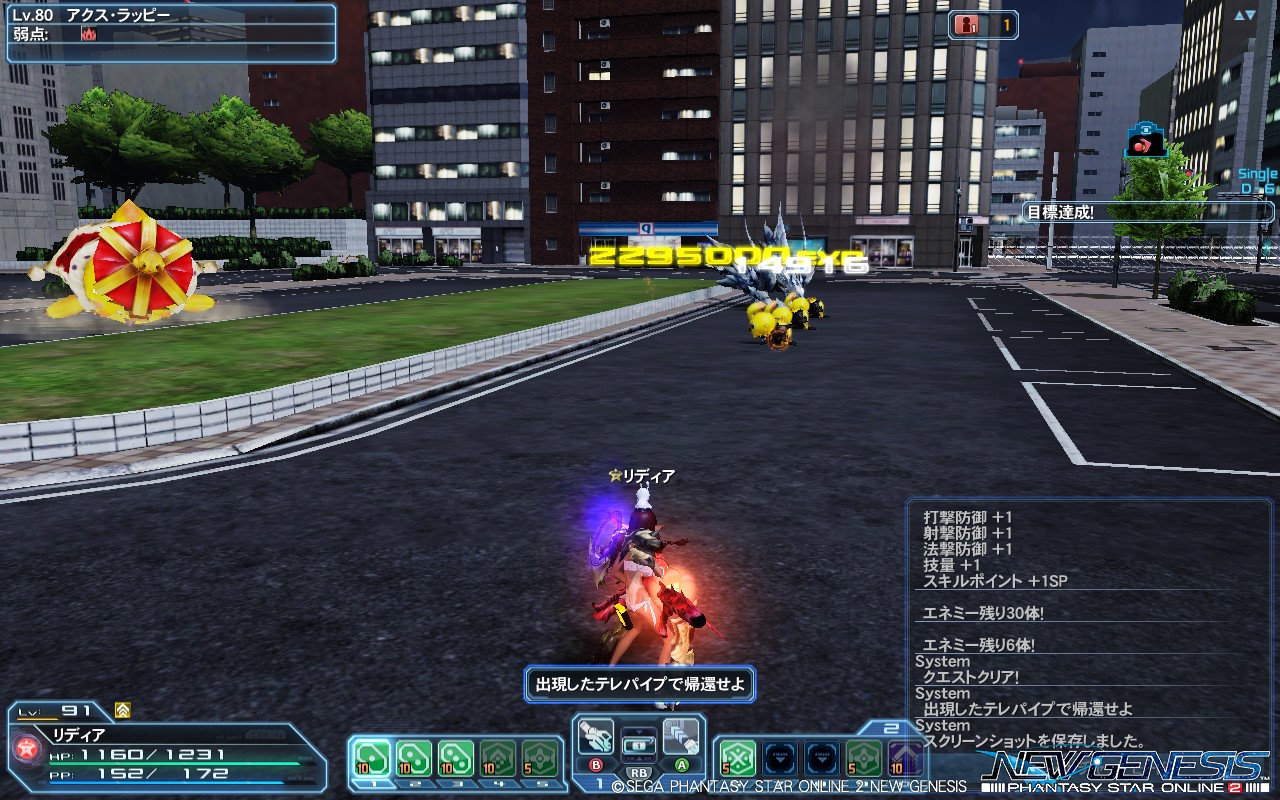Screen dimensions: 1280x800
Task: Click the 出現したテレパイプで帰還せよ instruction banner
Action: (x=639, y=683)
